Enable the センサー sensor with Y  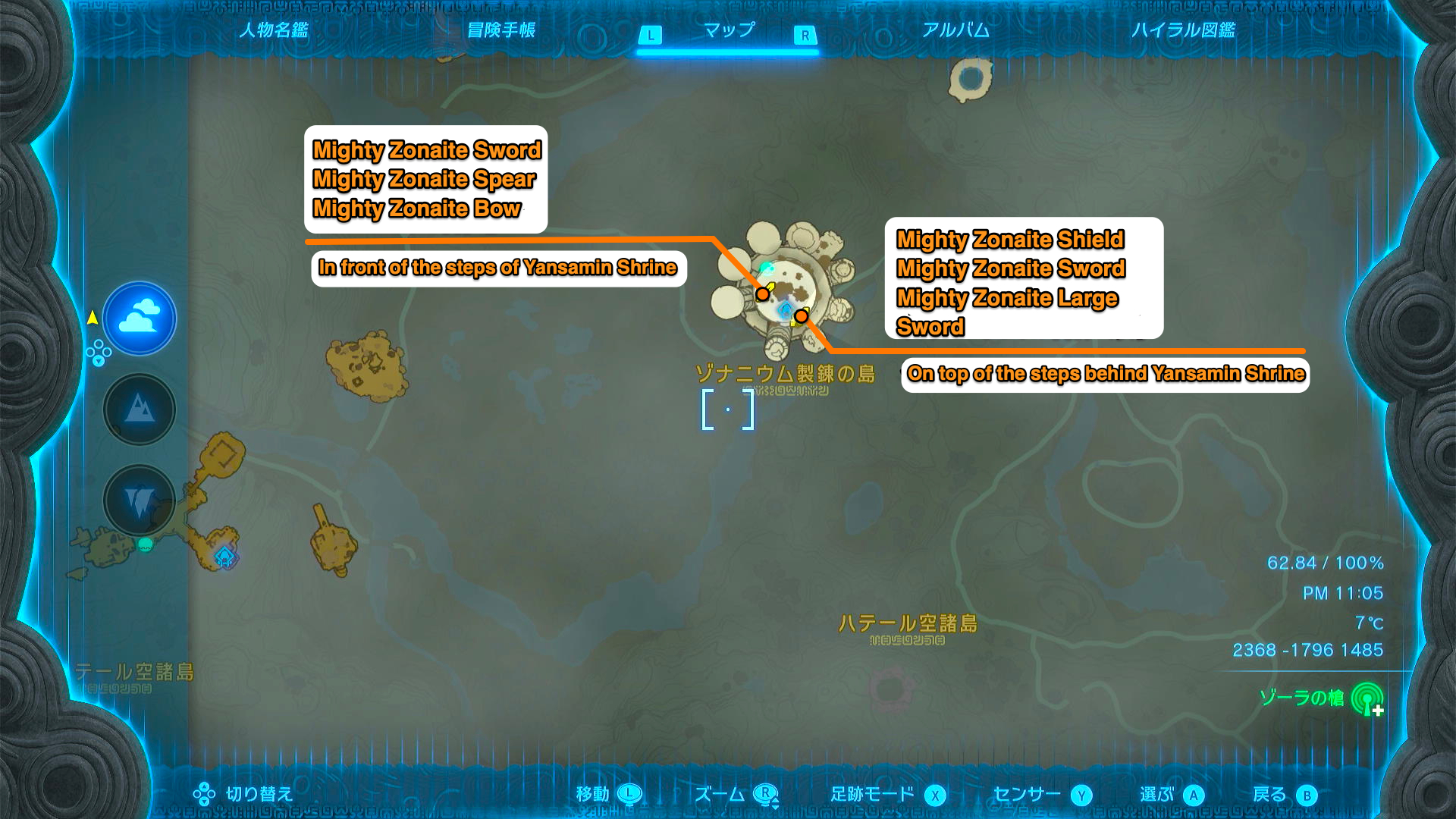(1083, 793)
